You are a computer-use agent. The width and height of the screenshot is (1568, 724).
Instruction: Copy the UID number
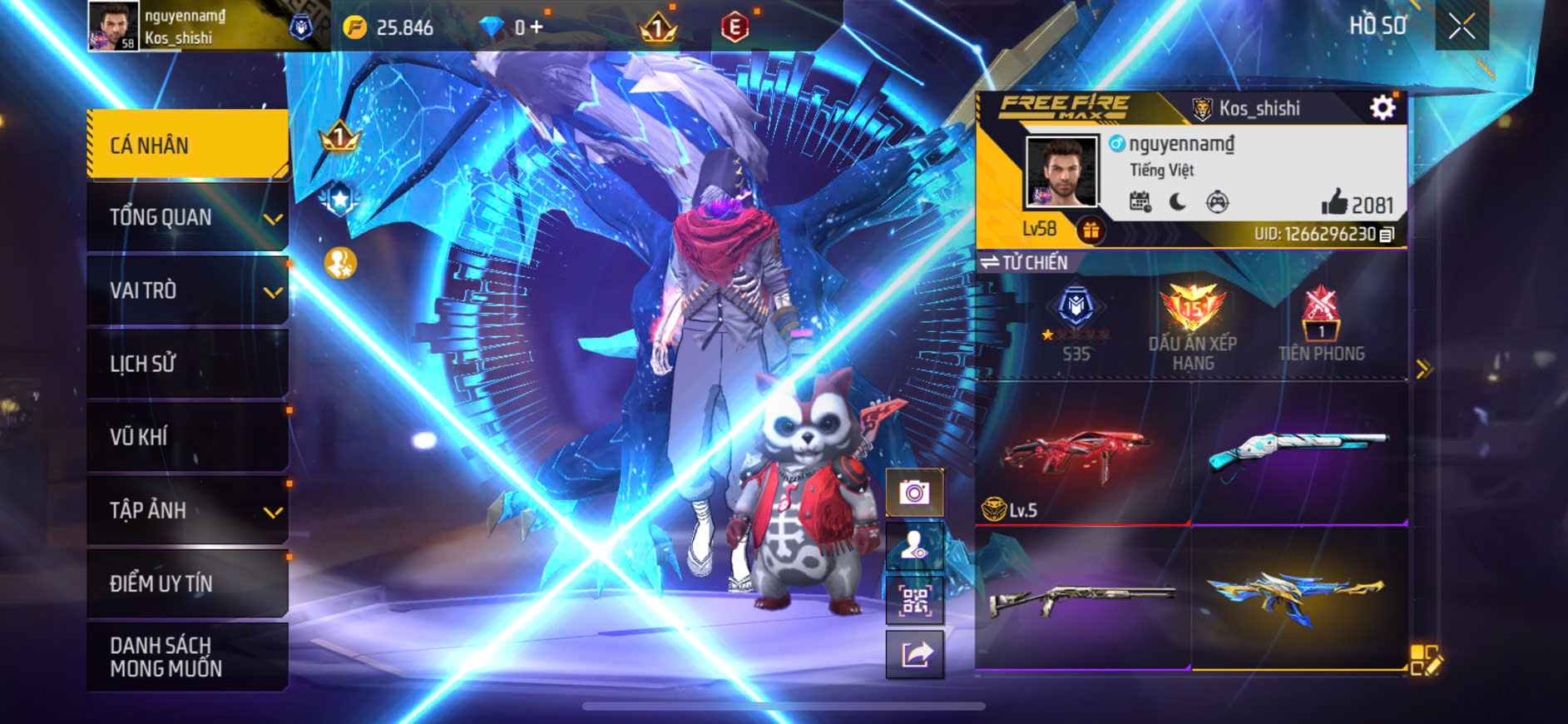pos(1387,235)
